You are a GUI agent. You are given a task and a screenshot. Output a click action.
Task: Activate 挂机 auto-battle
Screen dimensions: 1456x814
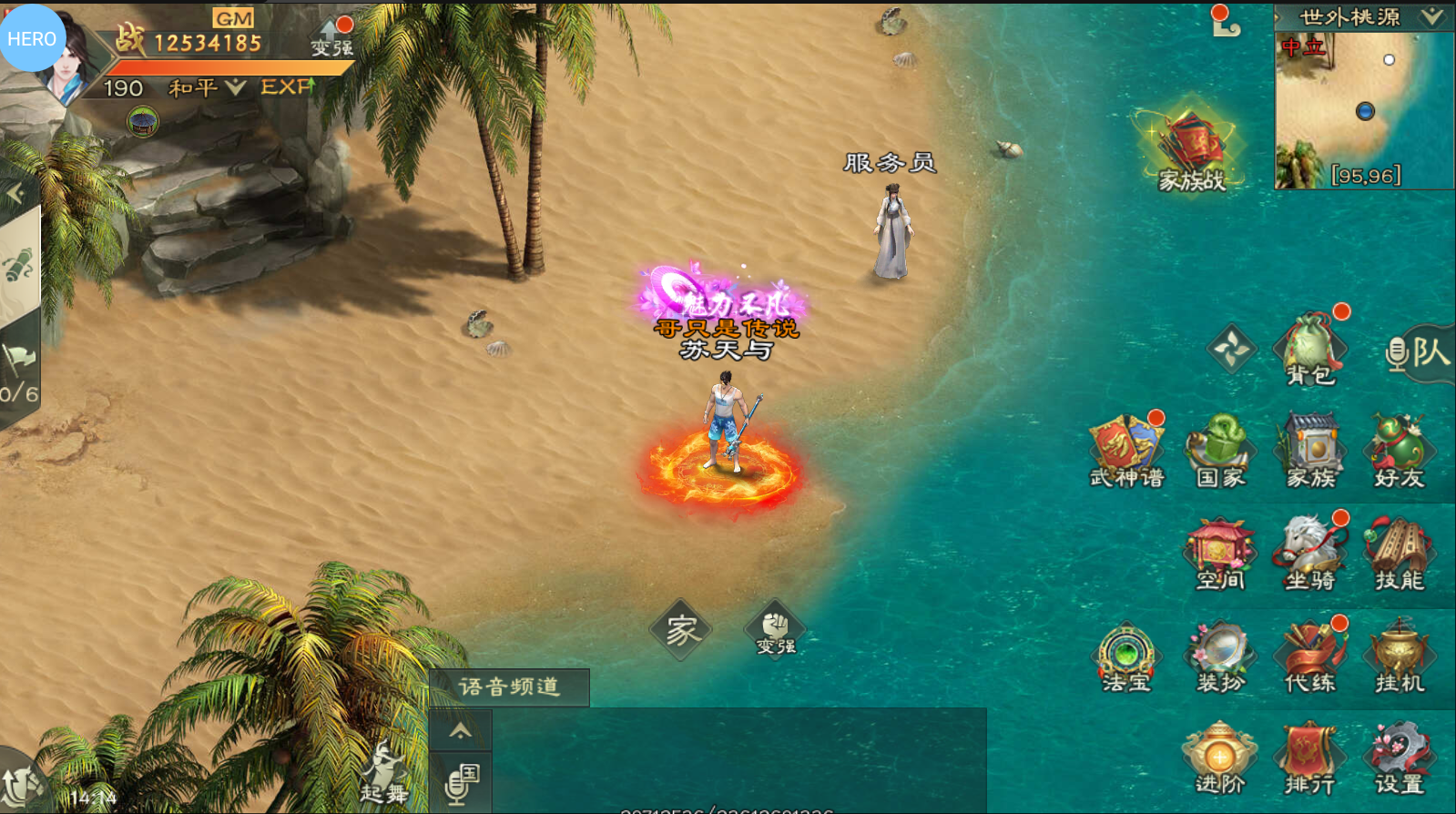(1400, 657)
